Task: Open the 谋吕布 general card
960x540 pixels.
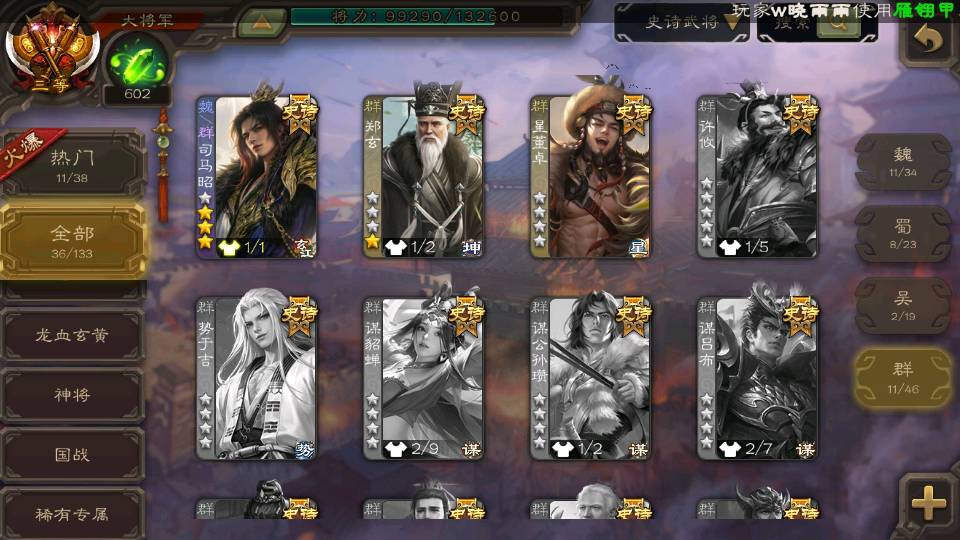Action: point(758,378)
